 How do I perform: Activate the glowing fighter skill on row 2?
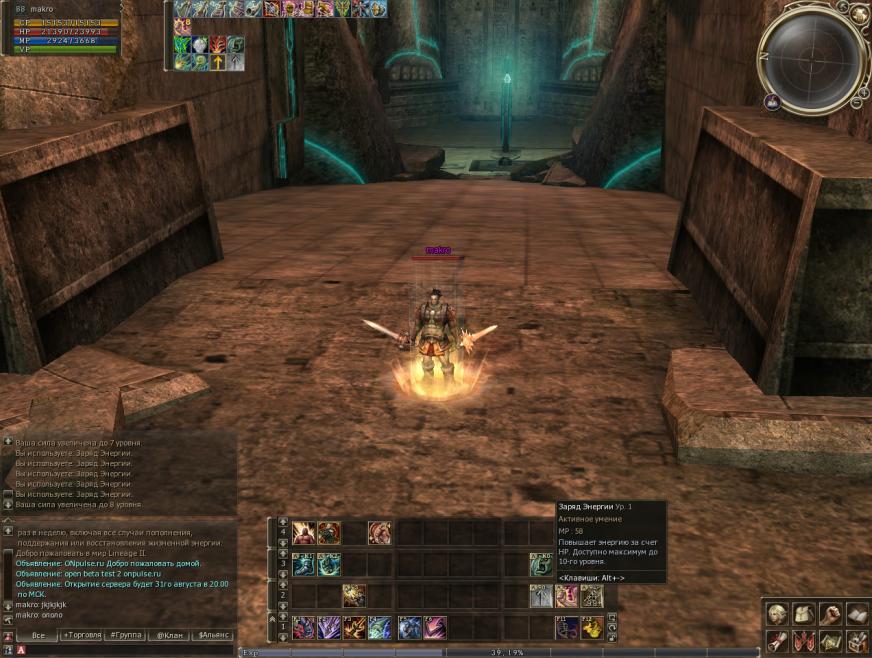(x=353, y=596)
